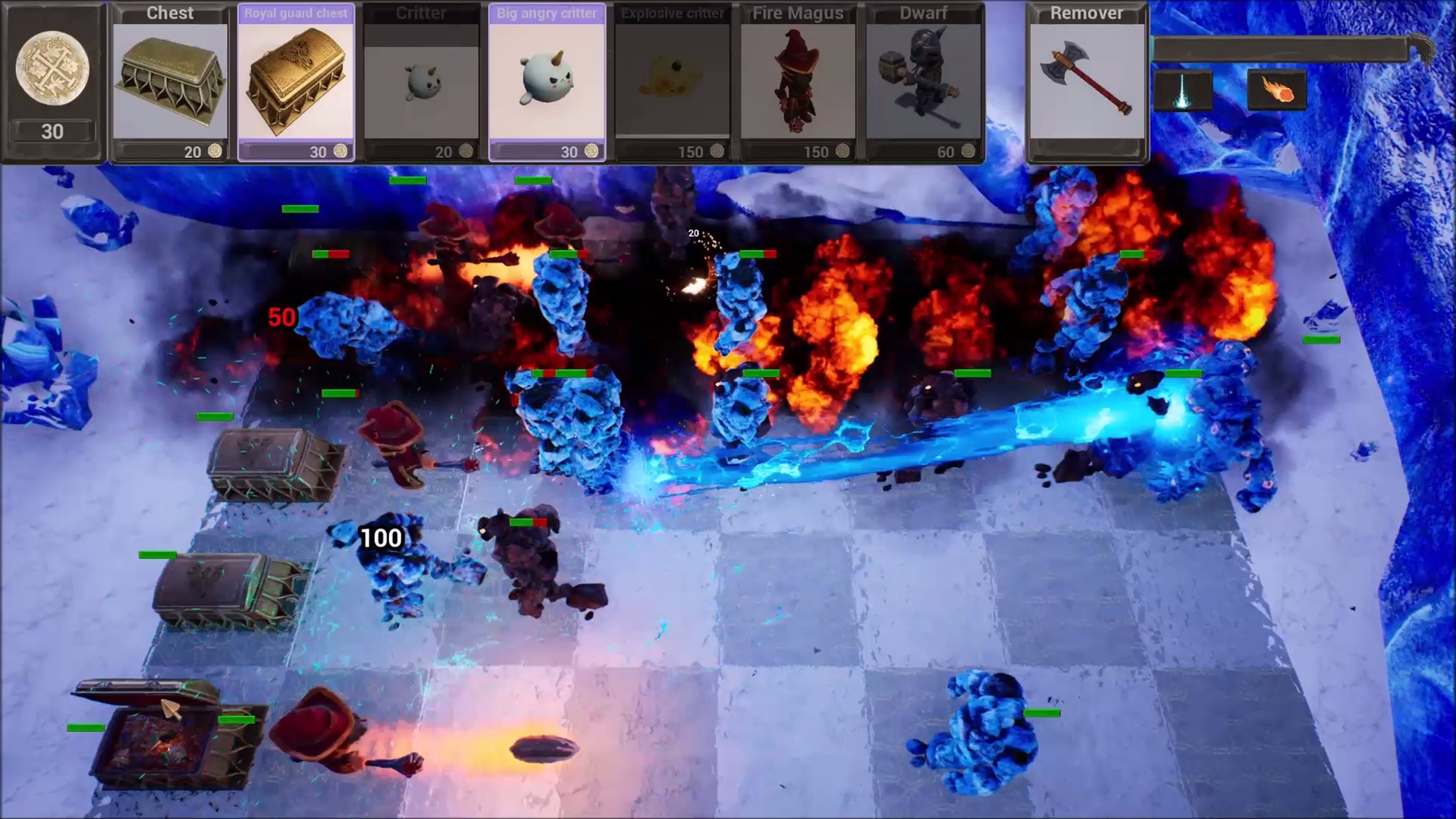Click the 150 cost label on Explosive critter
The image size is (1456, 819).
click(691, 152)
